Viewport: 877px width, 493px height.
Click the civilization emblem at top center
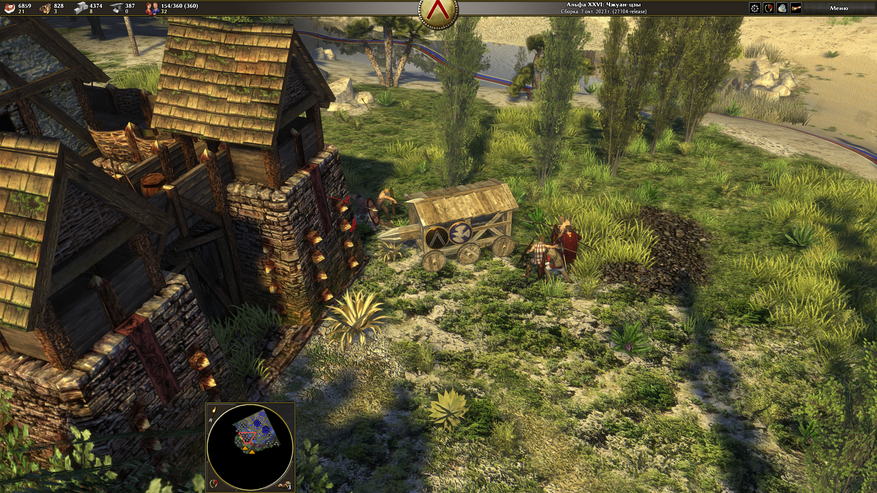pyautogui.click(x=438, y=10)
